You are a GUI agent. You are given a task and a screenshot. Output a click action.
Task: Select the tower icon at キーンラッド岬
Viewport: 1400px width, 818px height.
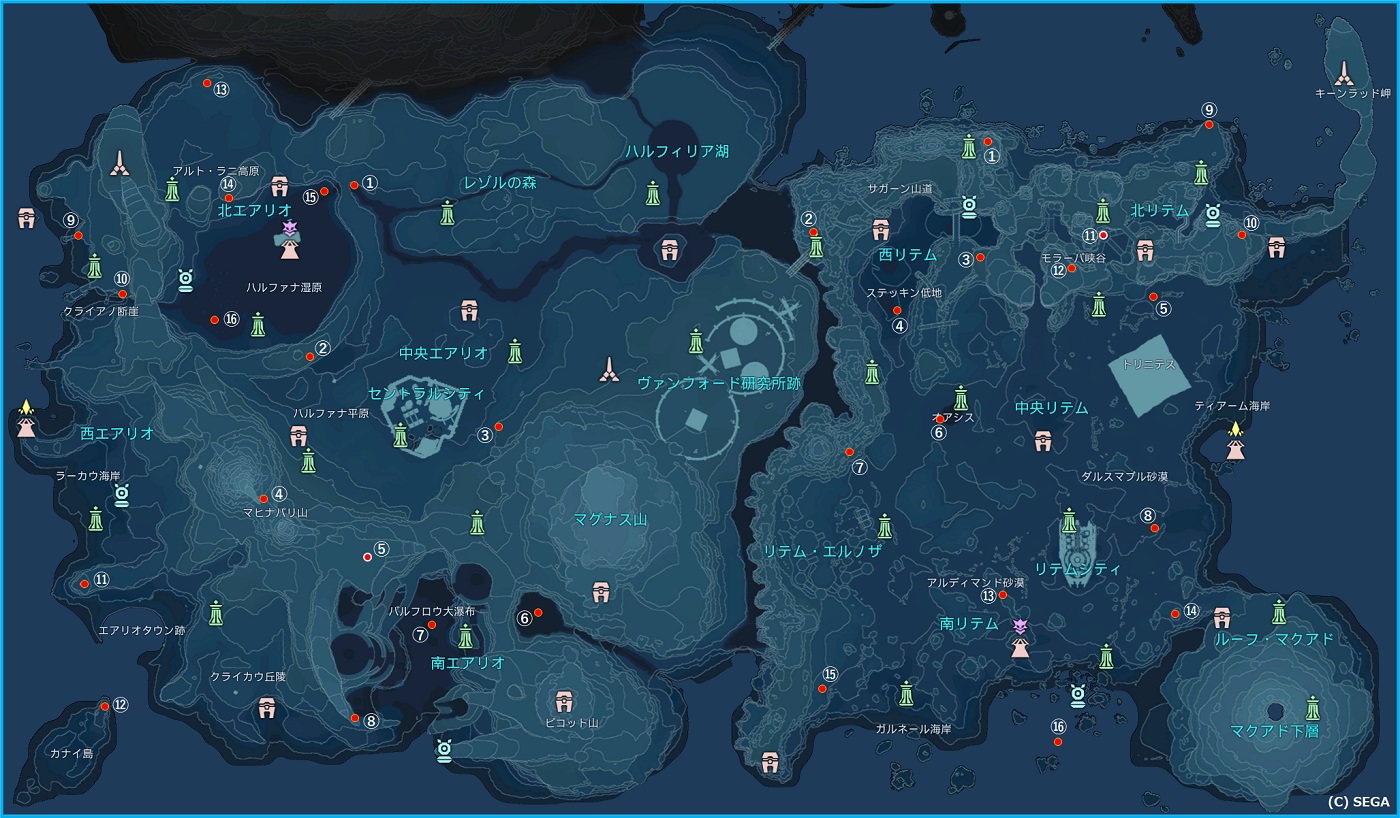point(1345,70)
